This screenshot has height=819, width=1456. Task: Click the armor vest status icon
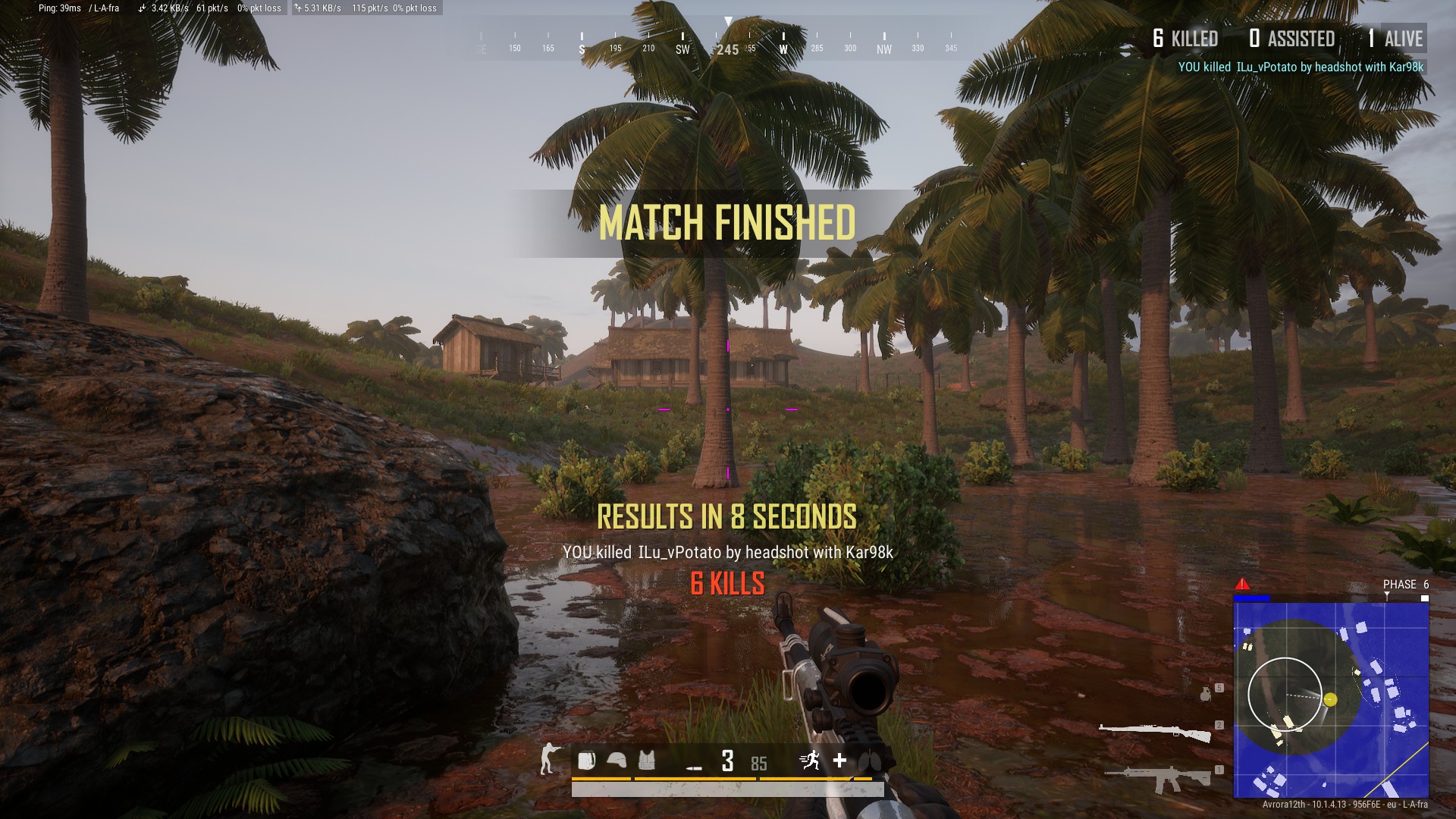[x=646, y=761]
